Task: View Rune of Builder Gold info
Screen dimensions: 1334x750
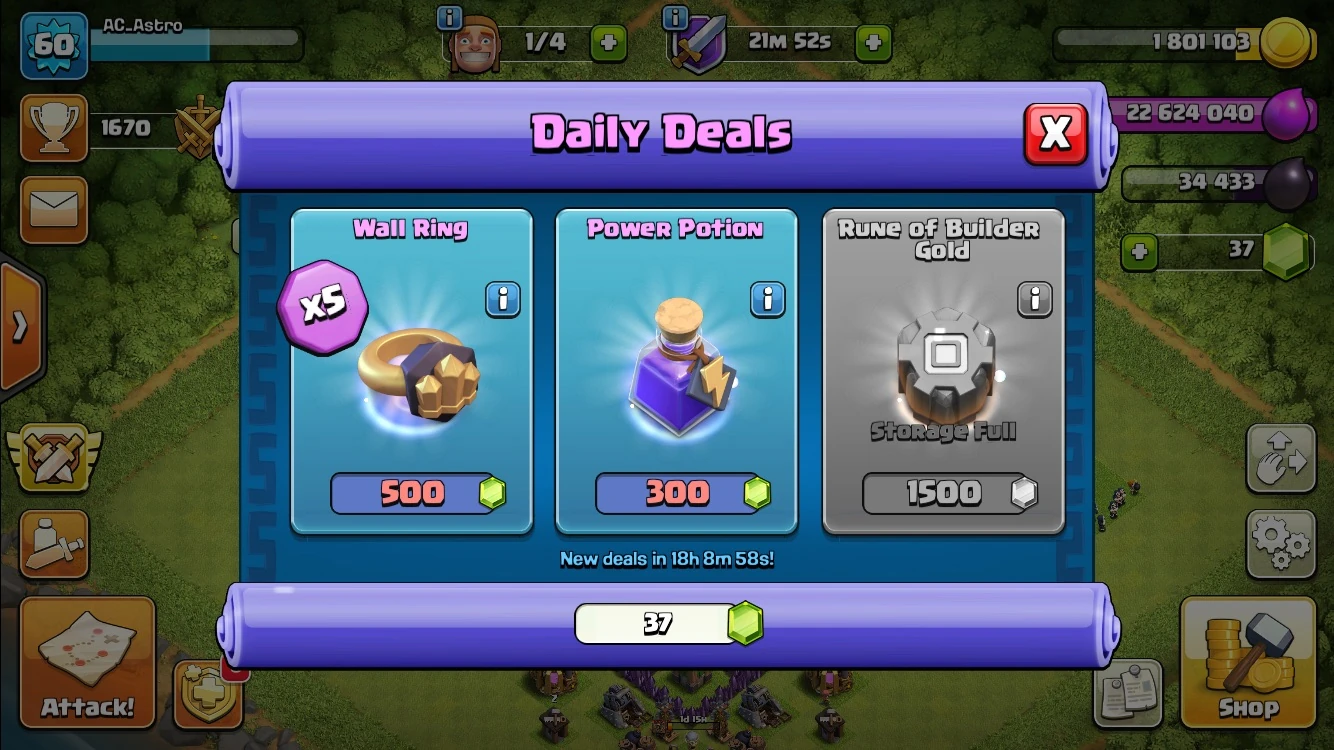Action: click(1035, 299)
